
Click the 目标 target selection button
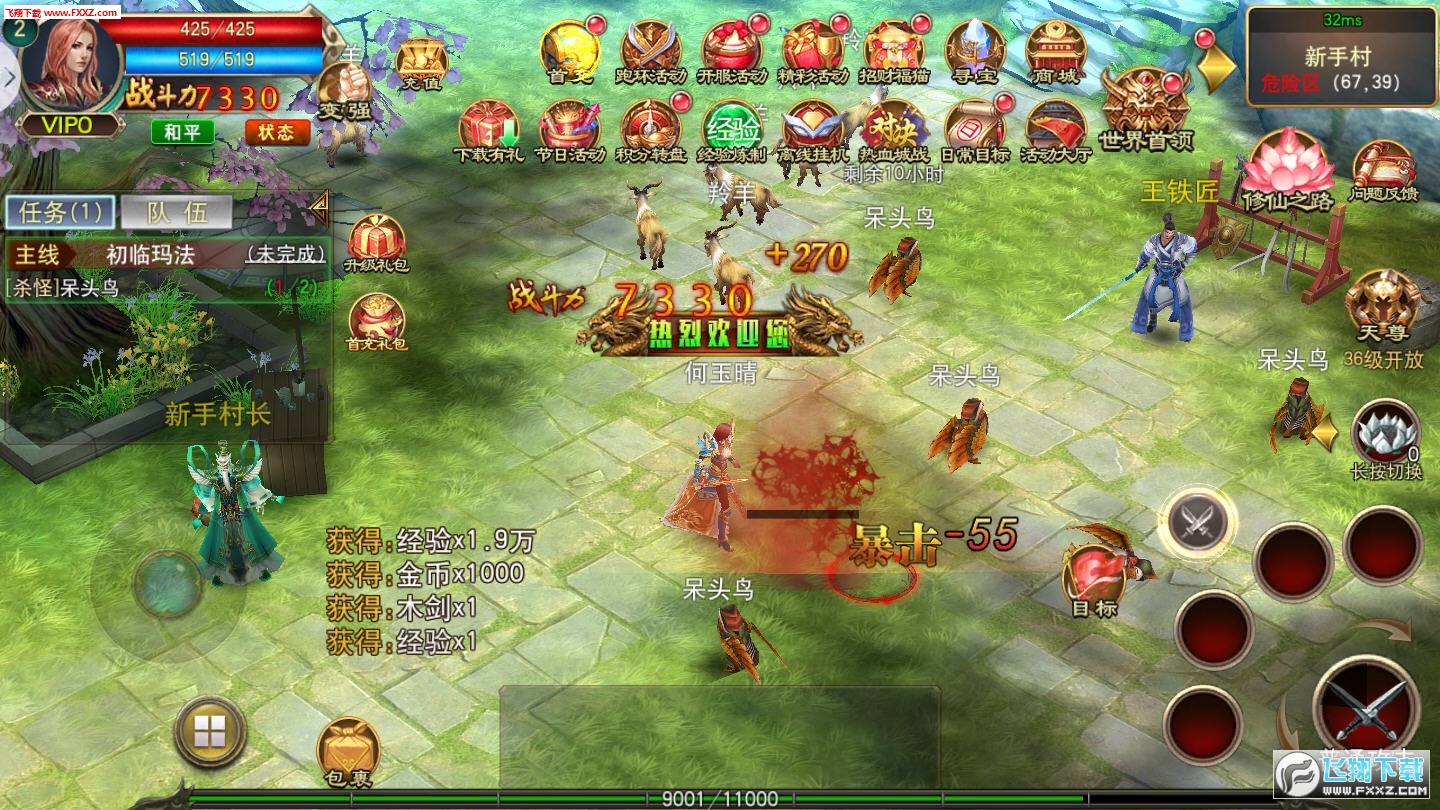(1094, 578)
